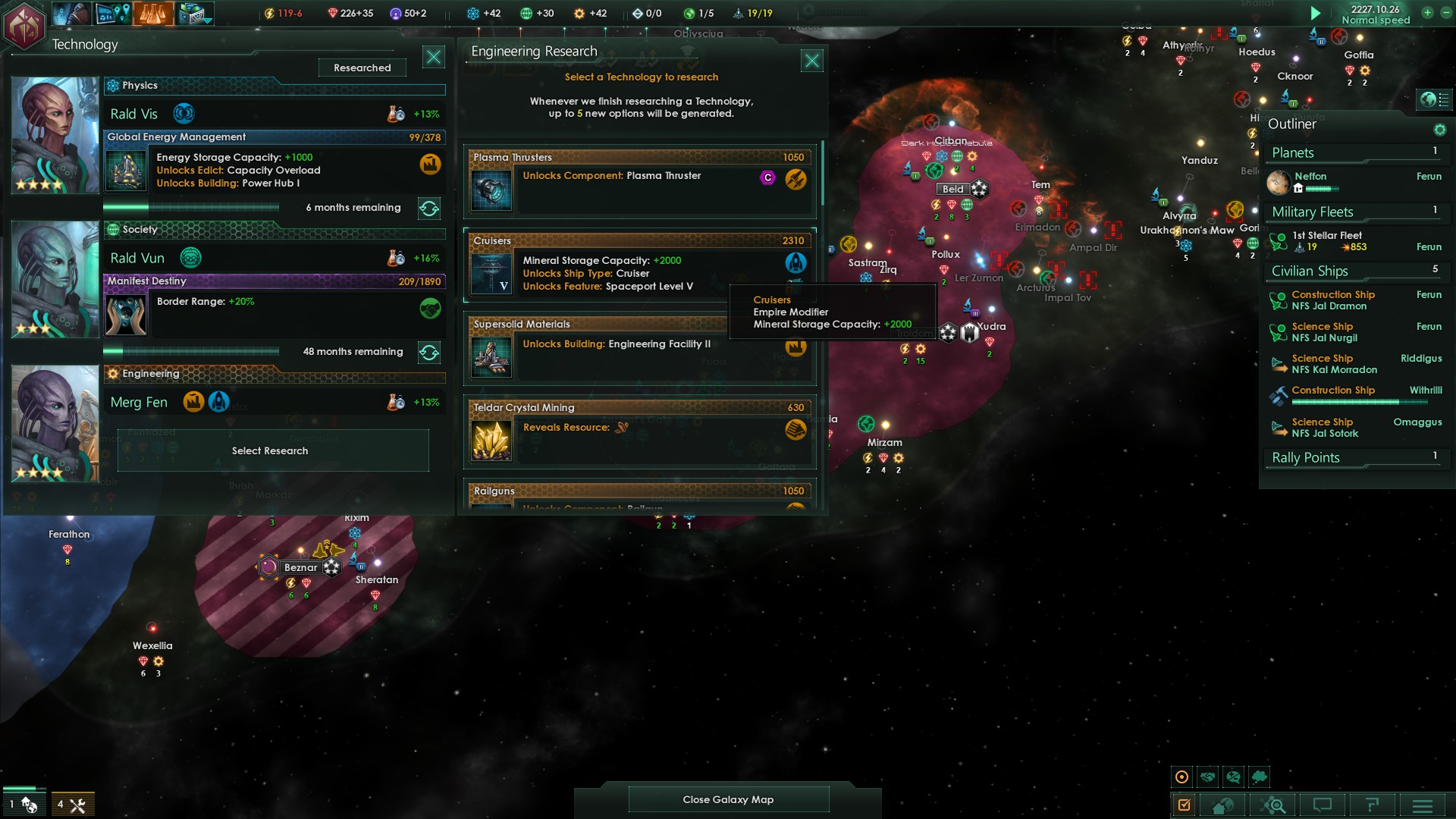1456x819 pixels.
Task: Close the Engineering Research window
Action: pos(812,61)
